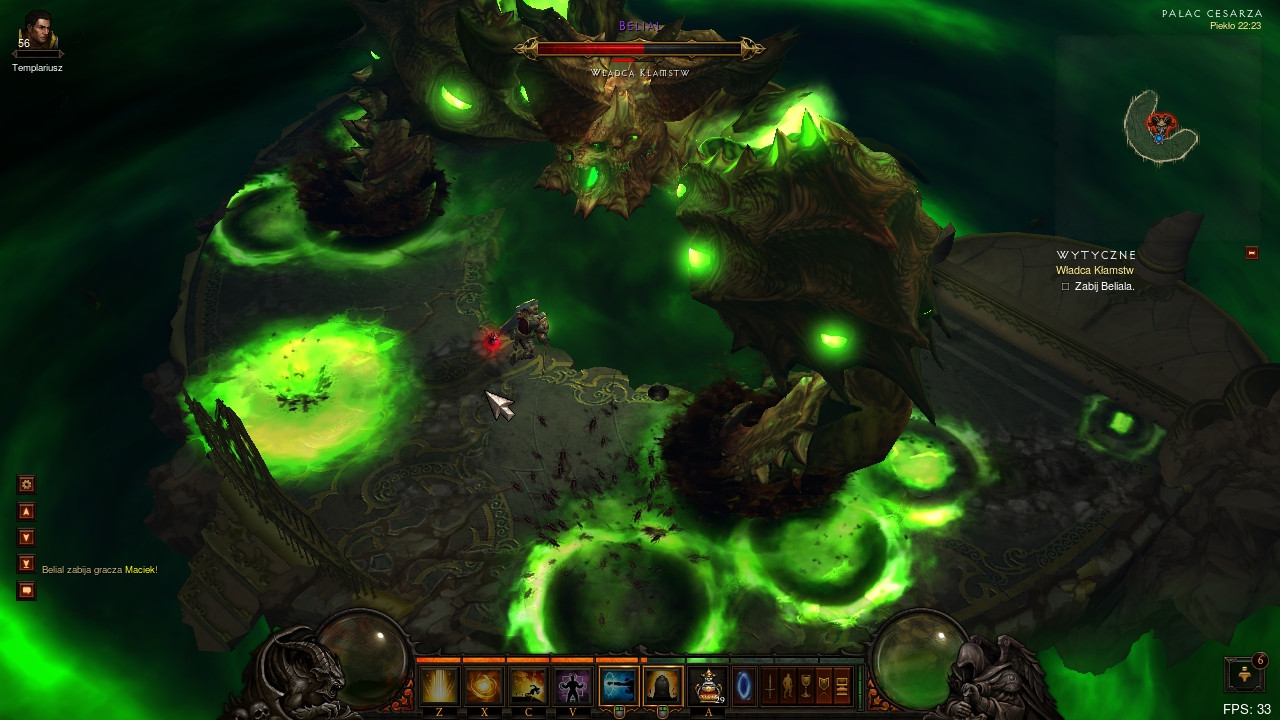This screenshot has width=1280, height=720.
Task: Jump chat to bottom with underlined arrow
Action: [x=27, y=564]
